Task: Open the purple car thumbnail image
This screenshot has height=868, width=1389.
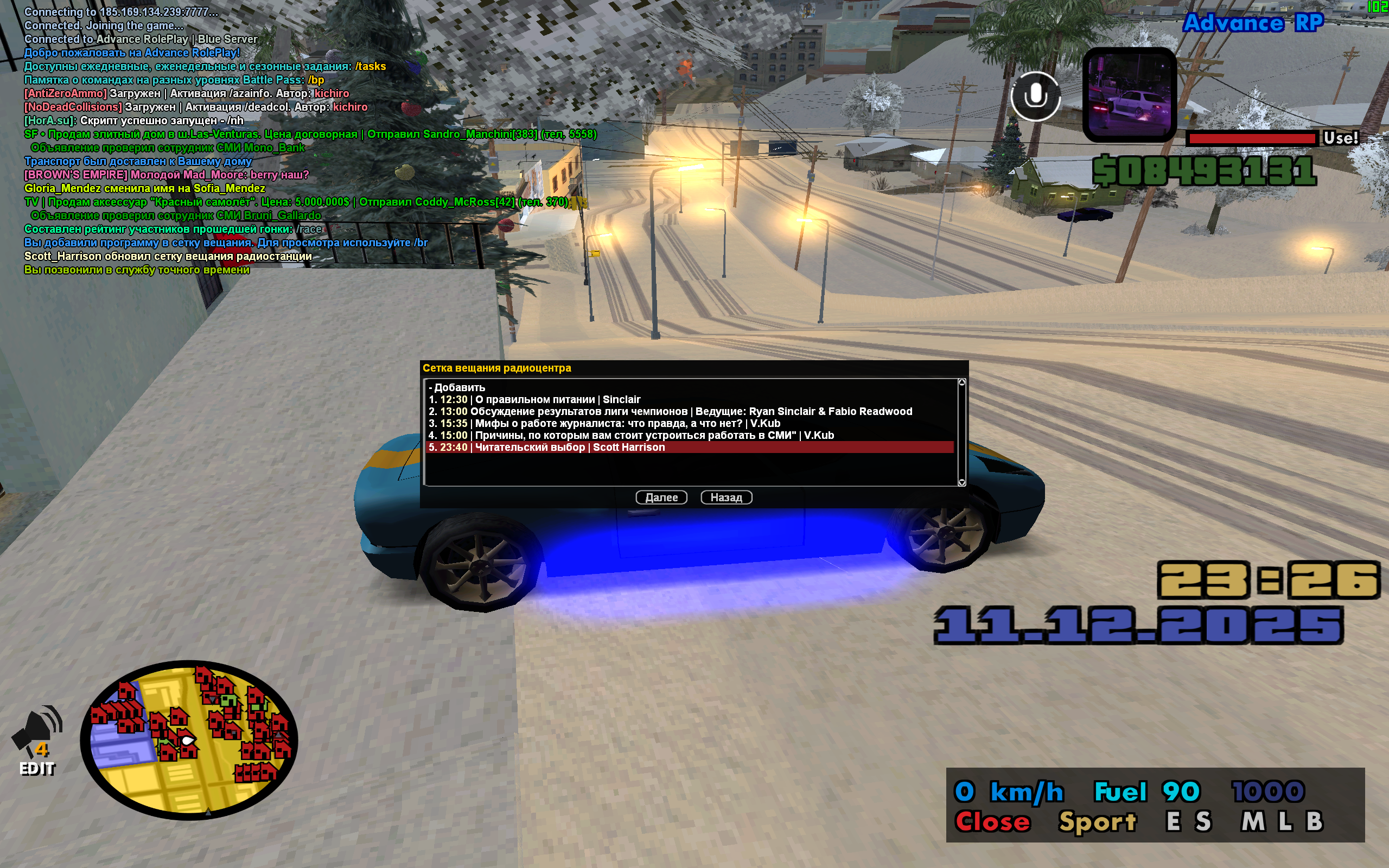Action: coord(1129,95)
